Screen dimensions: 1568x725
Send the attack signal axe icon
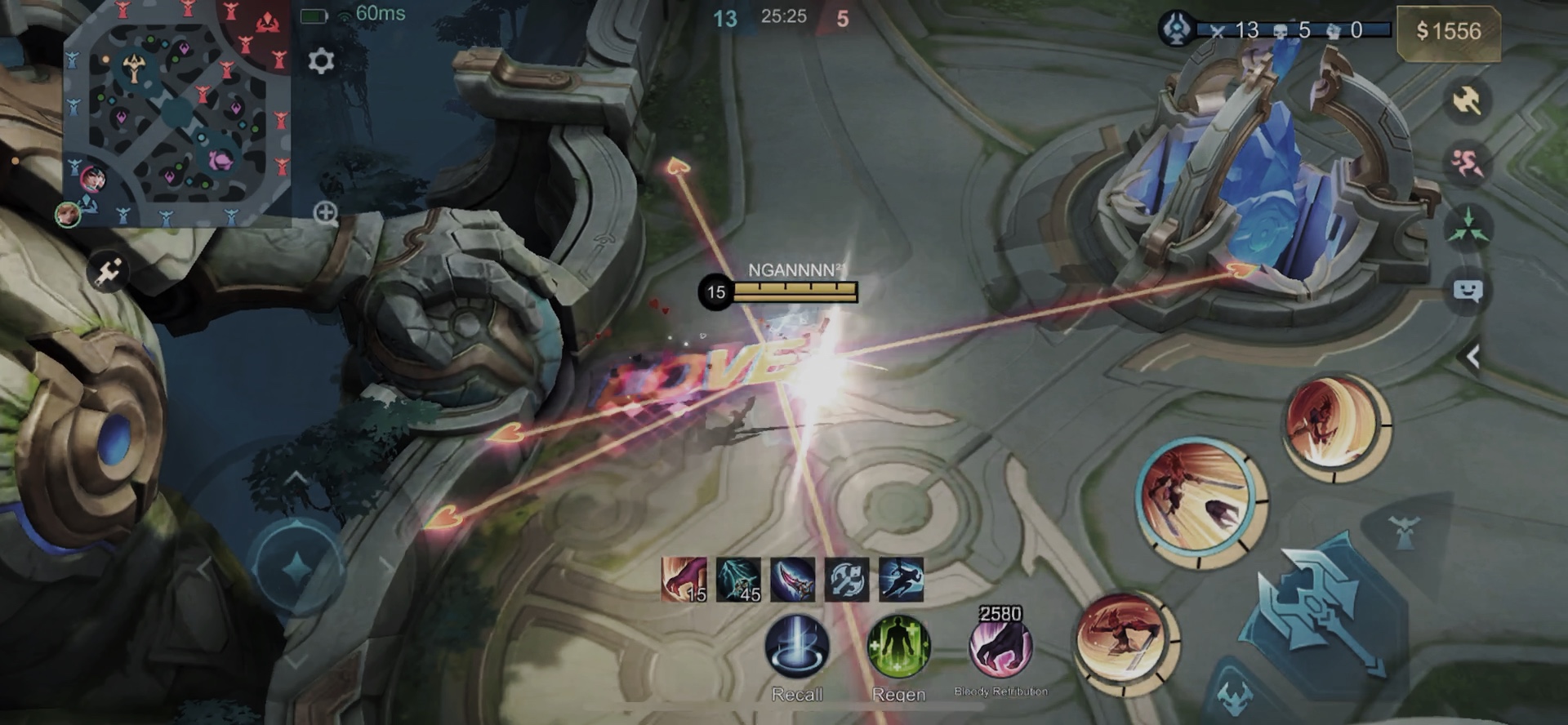(x=1468, y=101)
